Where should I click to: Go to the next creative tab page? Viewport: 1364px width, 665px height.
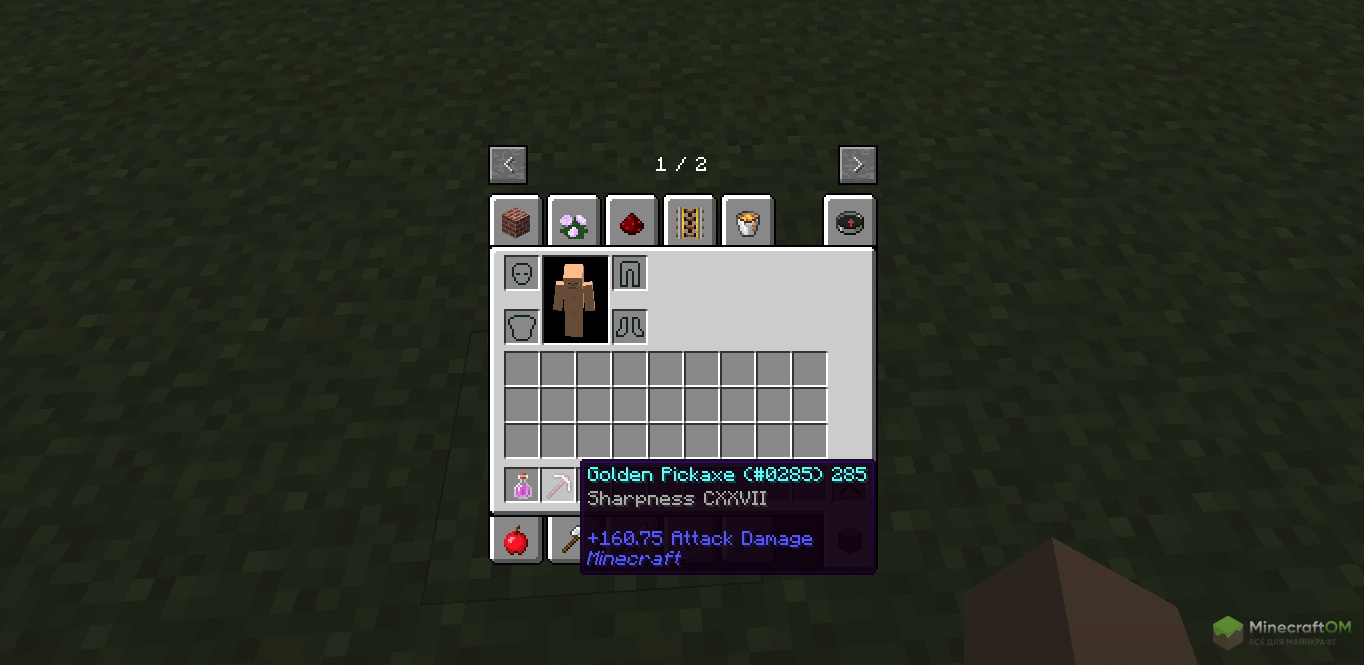858,165
